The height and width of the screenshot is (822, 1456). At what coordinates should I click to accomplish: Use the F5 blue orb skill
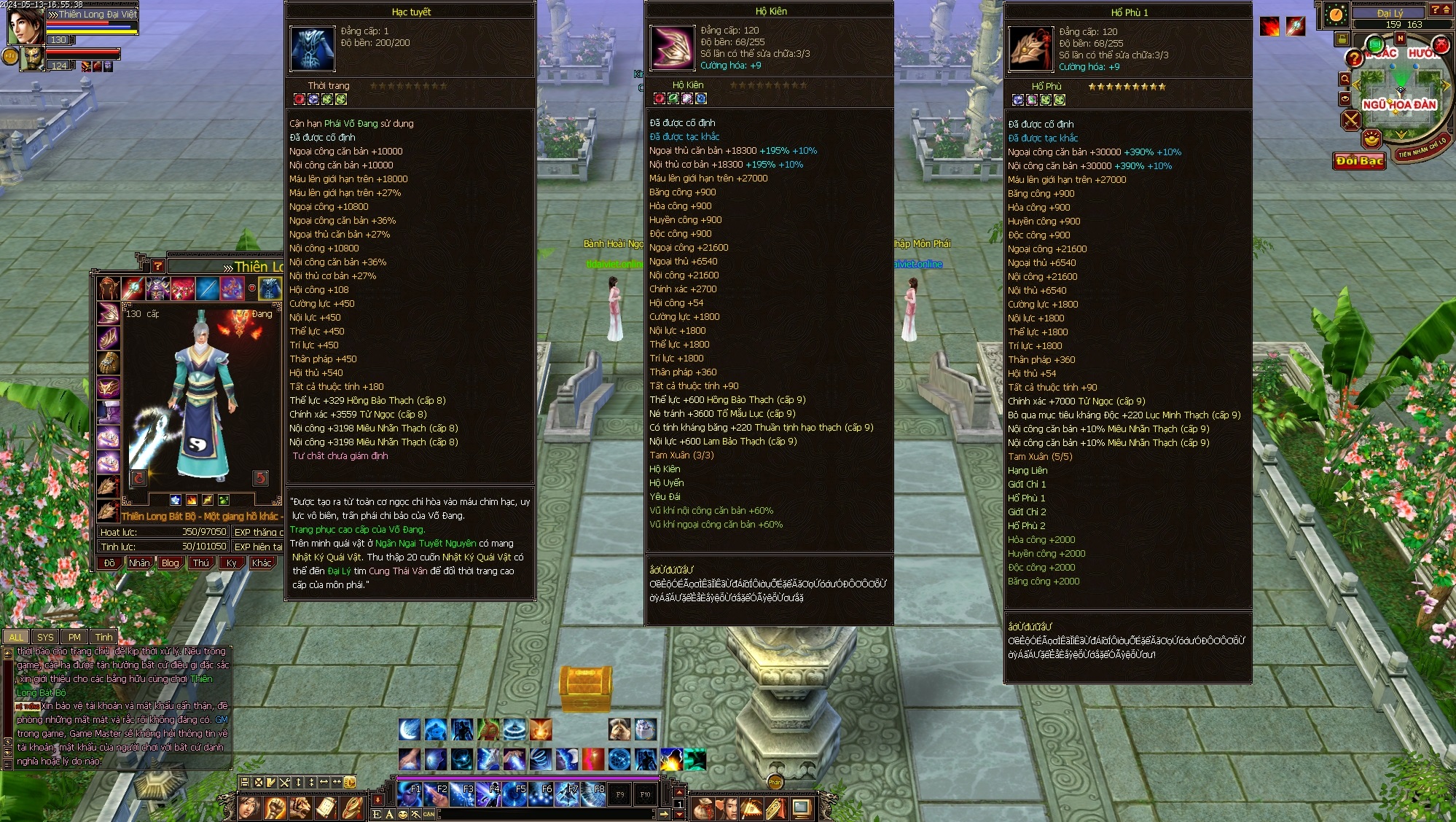(514, 794)
